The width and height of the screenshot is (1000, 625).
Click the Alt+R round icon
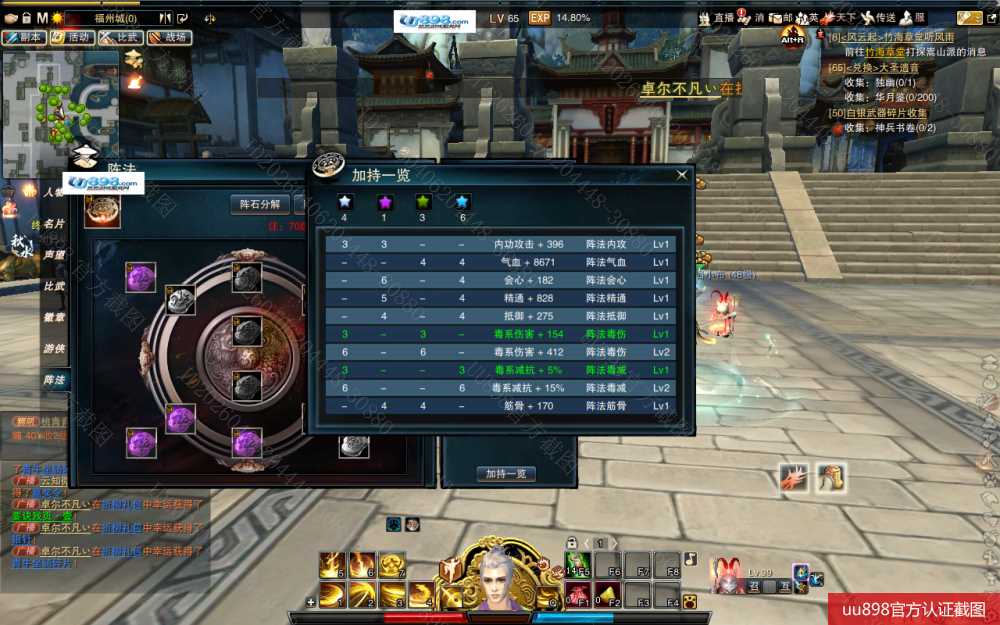click(793, 38)
